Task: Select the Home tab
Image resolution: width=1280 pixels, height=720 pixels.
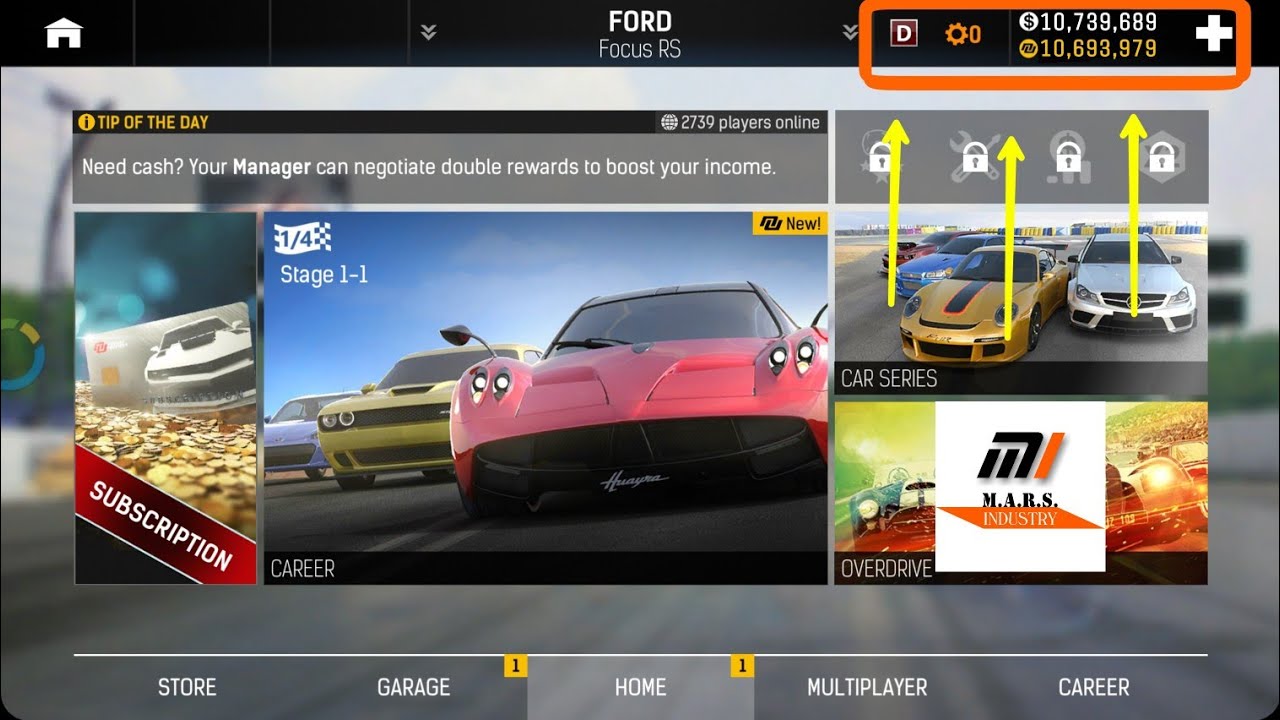Action: 640,687
